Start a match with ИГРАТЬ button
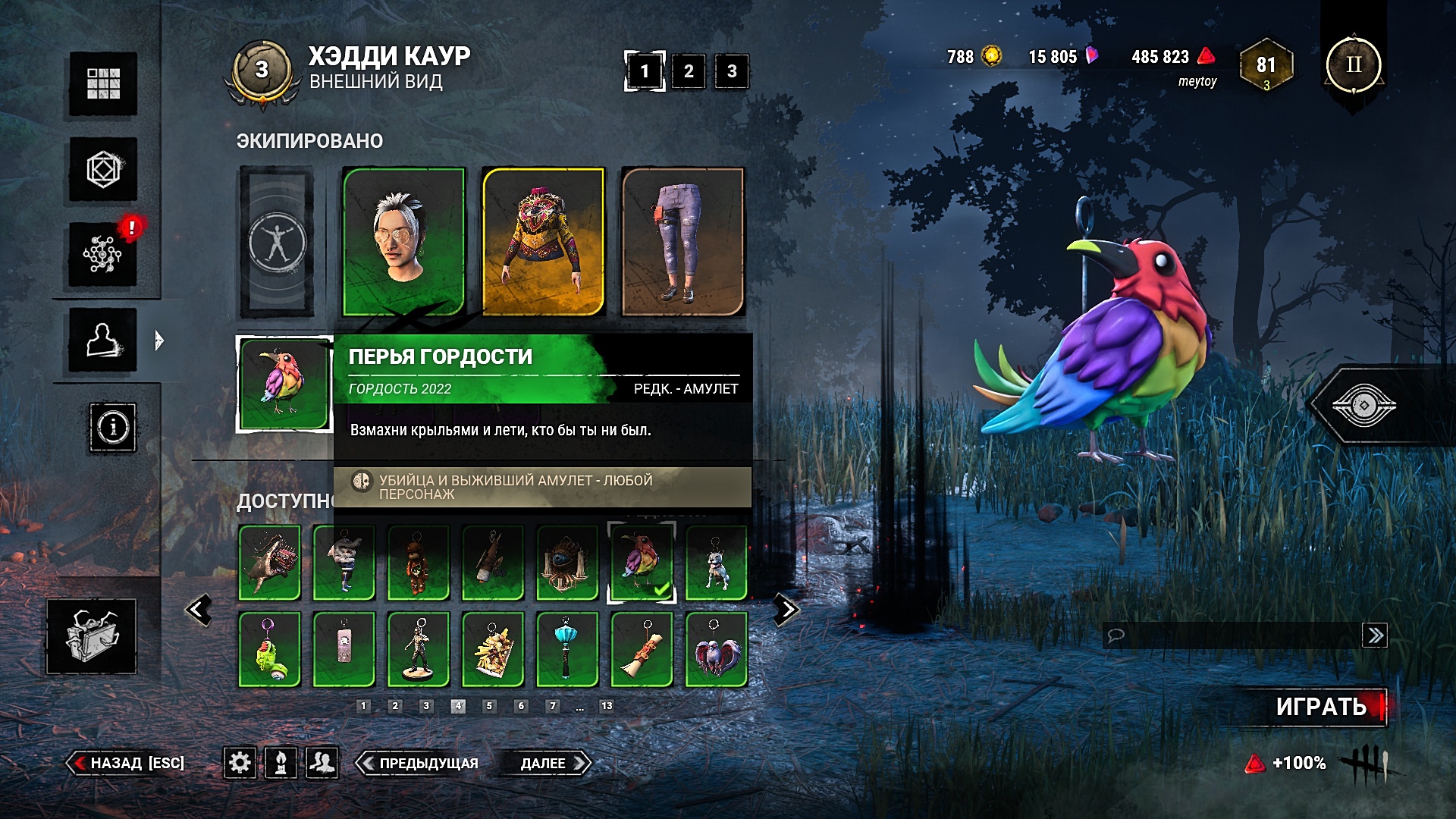Image resolution: width=1456 pixels, height=819 pixels. click(x=1321, y=707)
